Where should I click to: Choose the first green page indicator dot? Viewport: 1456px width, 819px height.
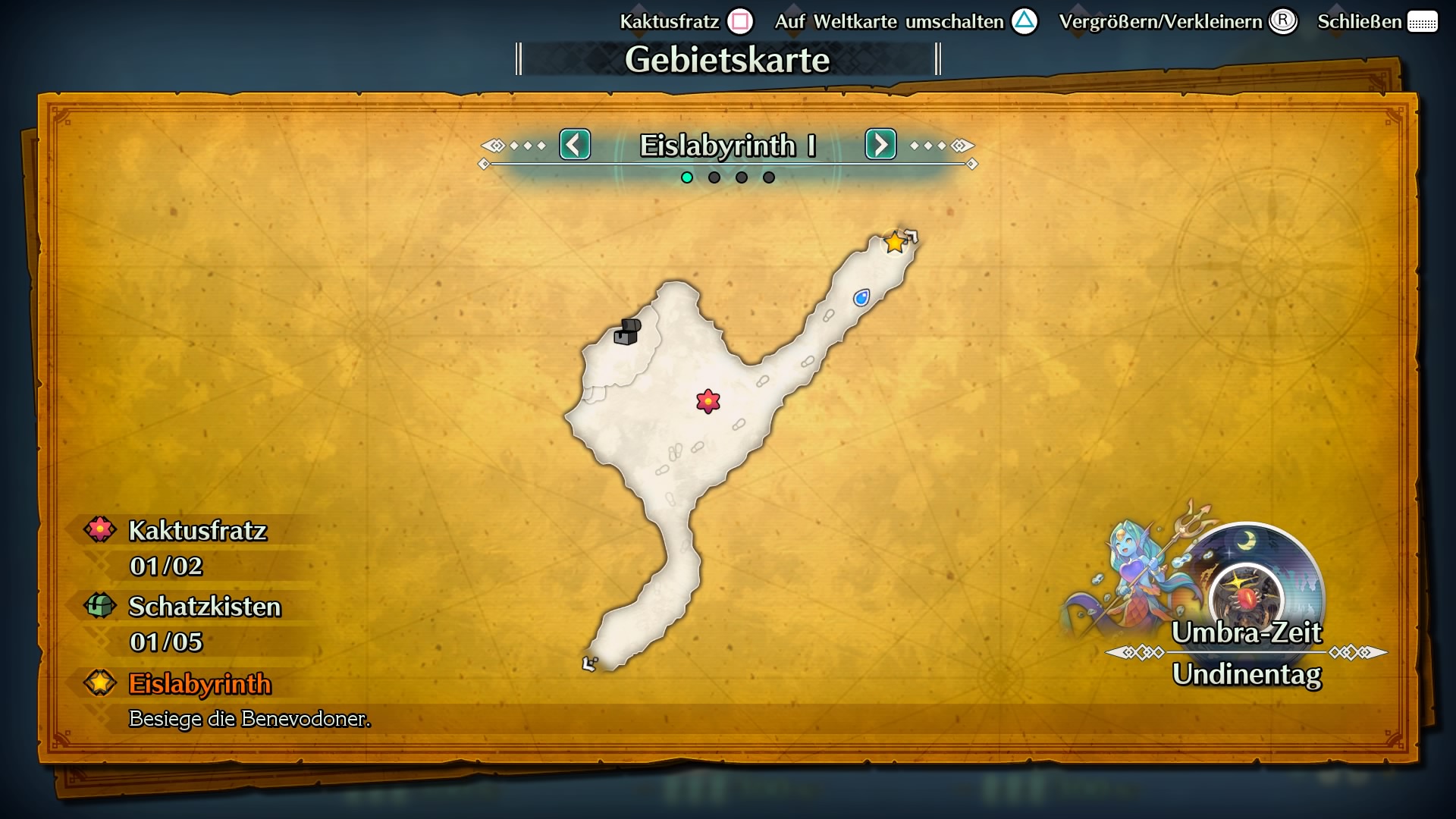tap(687, 177)
